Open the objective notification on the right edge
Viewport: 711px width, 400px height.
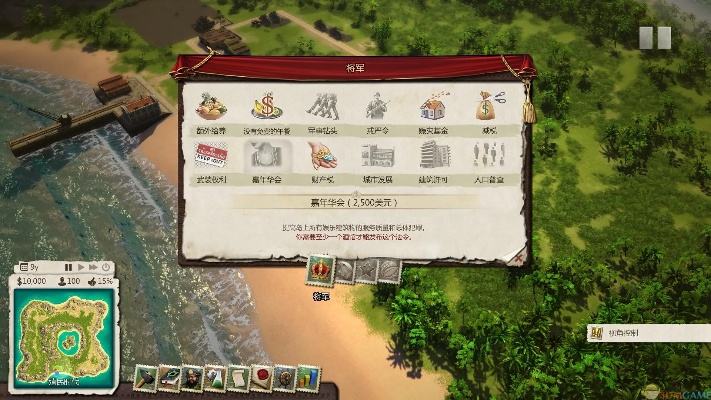pyautogui.click(x=648, y=333)
